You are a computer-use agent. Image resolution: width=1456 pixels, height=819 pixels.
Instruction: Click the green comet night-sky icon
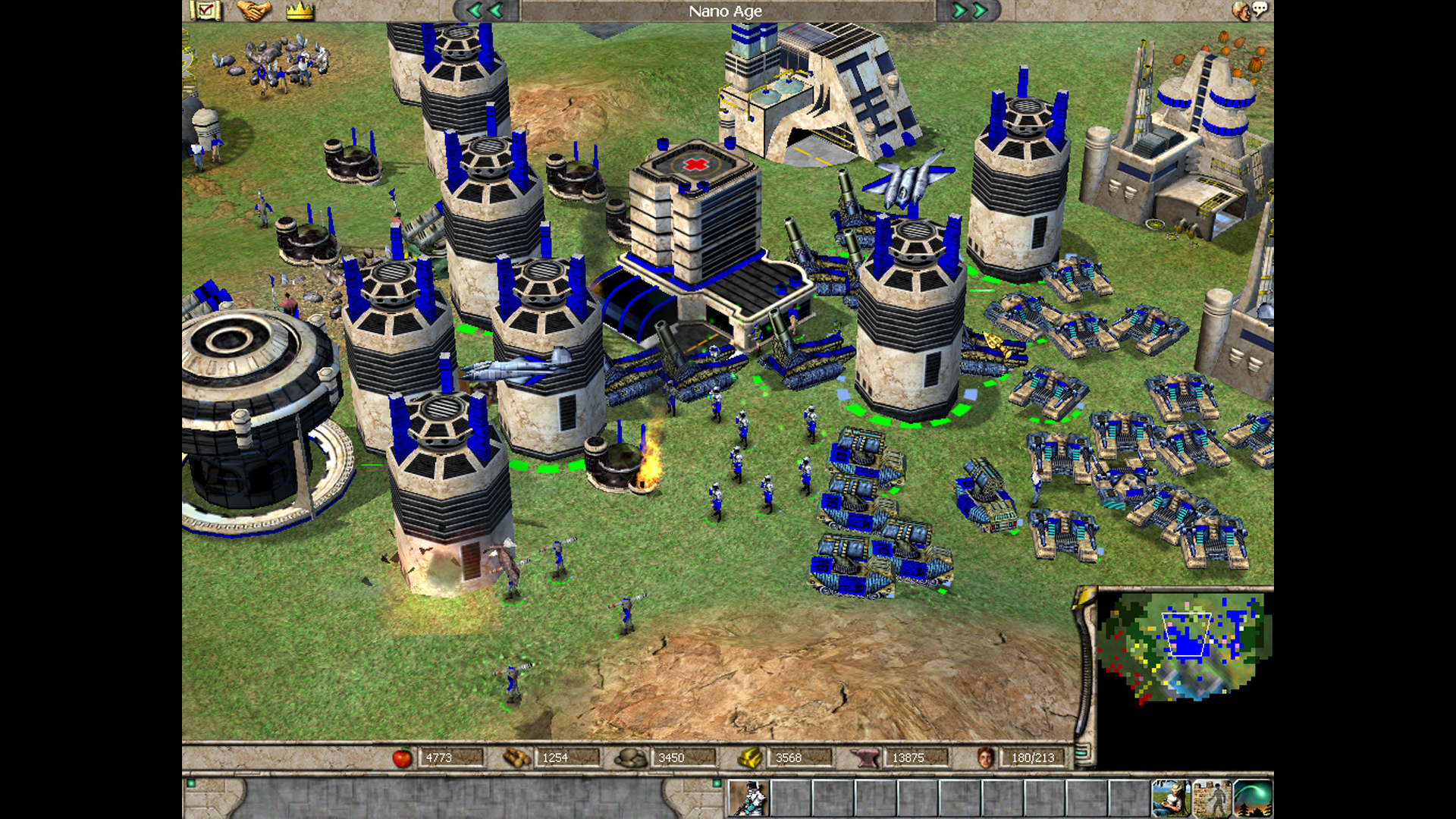(x=1252, y=798)
